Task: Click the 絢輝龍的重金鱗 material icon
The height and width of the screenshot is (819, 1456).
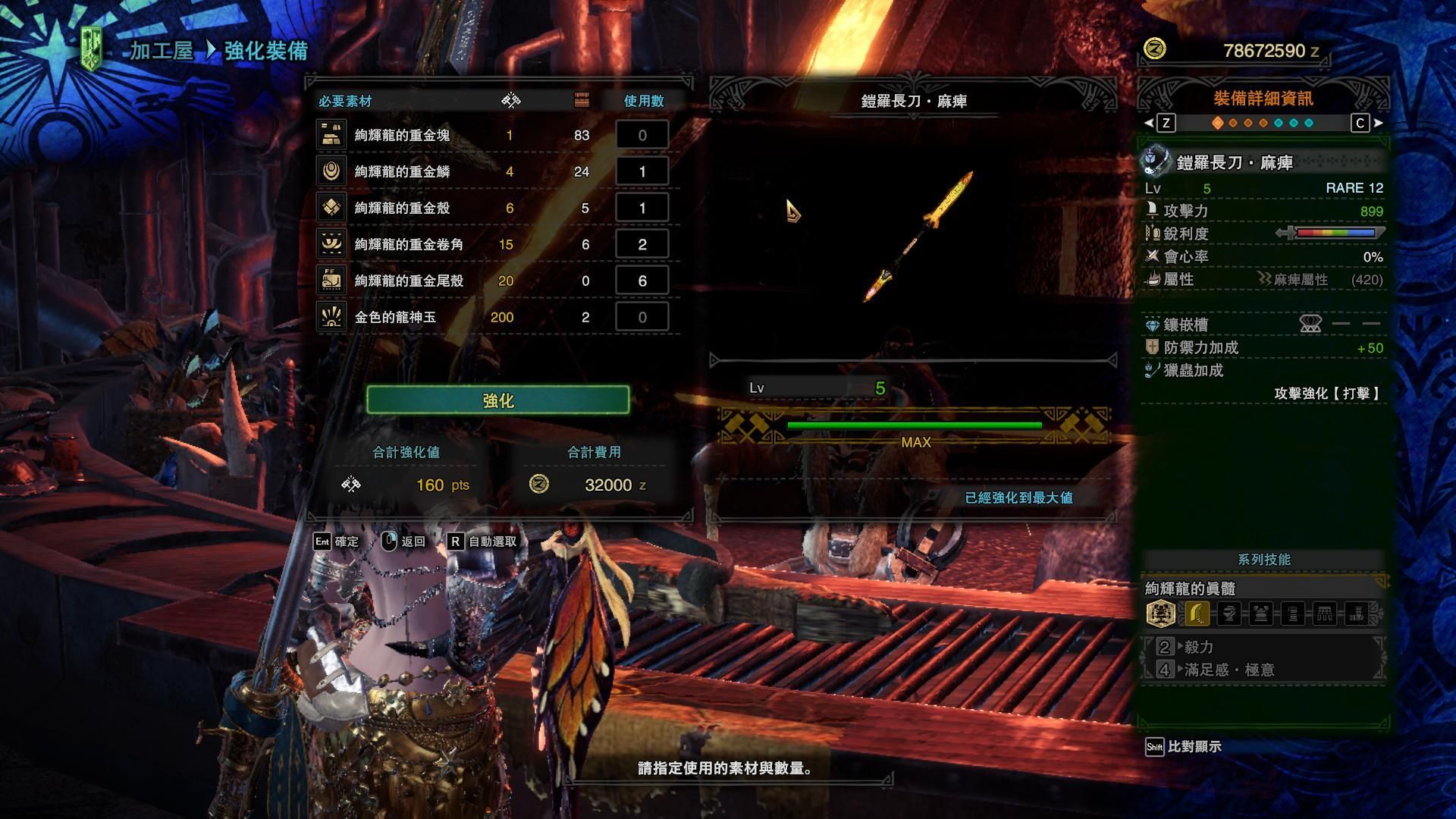Action: click(331, 171)
